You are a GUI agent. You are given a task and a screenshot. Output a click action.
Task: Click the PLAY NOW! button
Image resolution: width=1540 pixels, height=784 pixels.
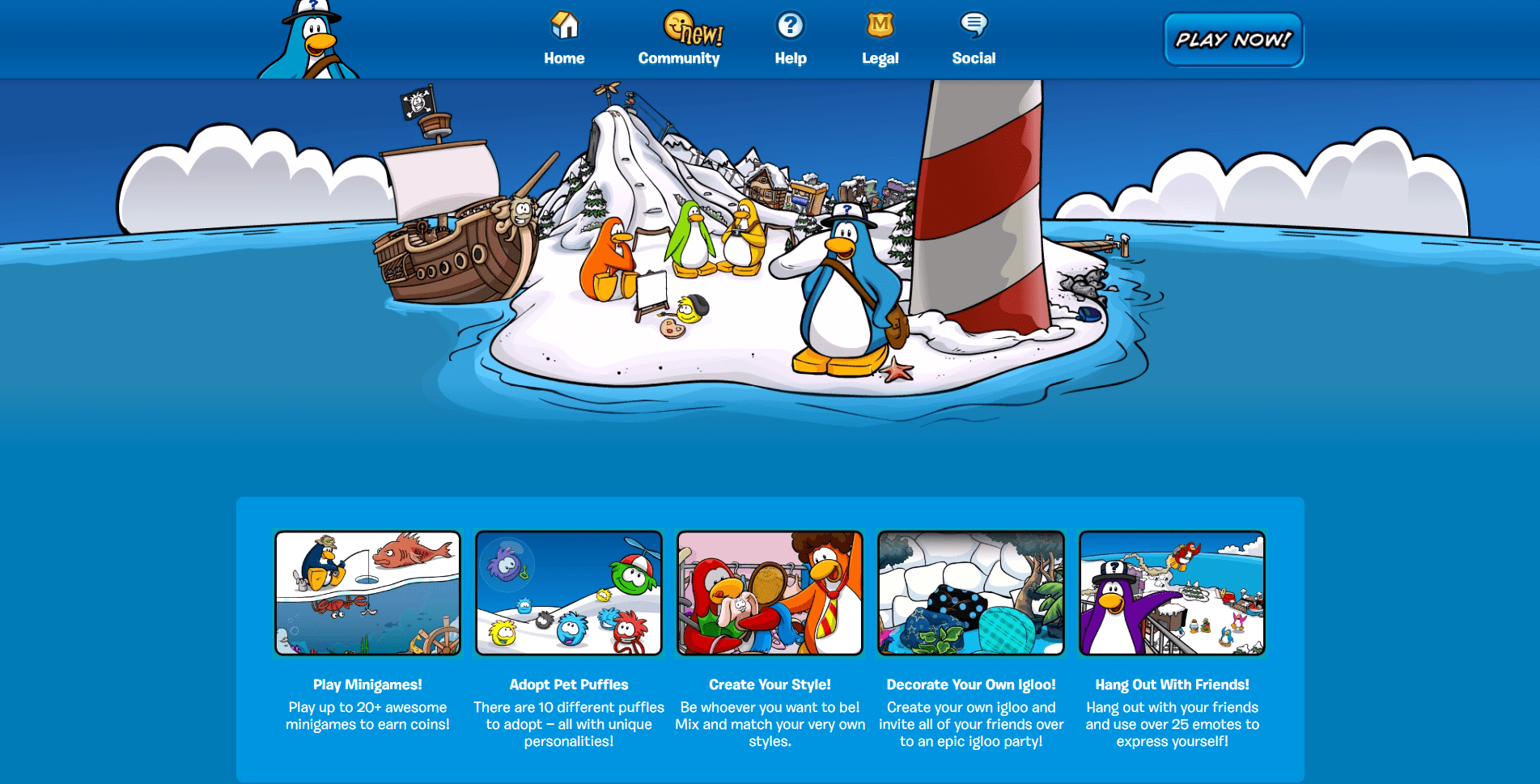(1232, 39)
